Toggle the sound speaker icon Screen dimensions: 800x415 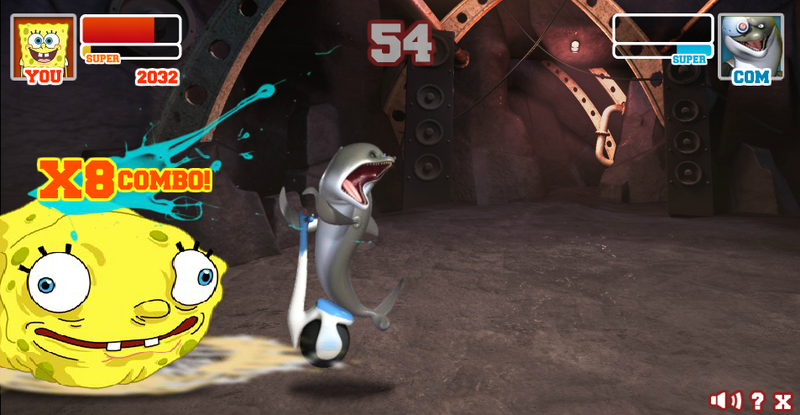coord(725,400)
